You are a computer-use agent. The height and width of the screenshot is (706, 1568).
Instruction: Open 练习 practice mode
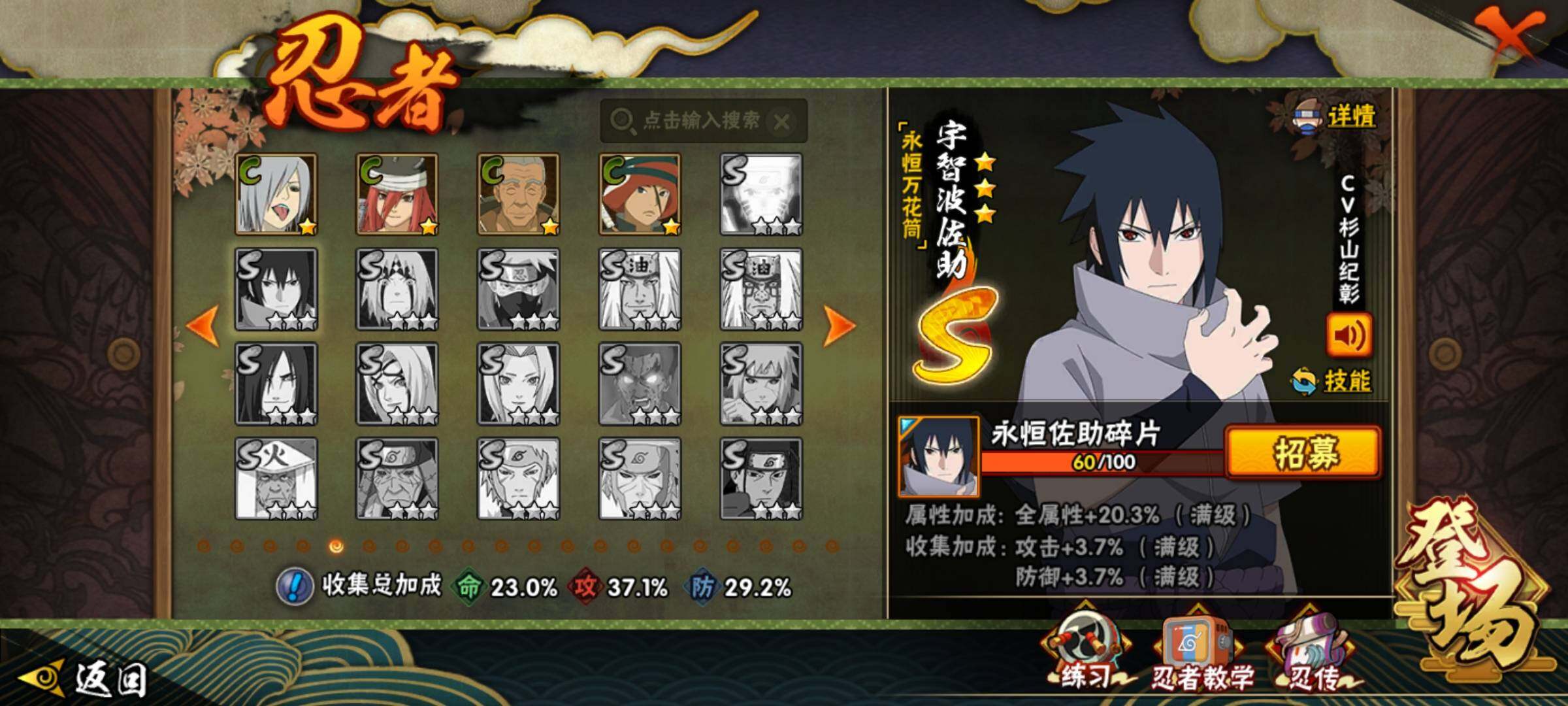point(1085,654)
